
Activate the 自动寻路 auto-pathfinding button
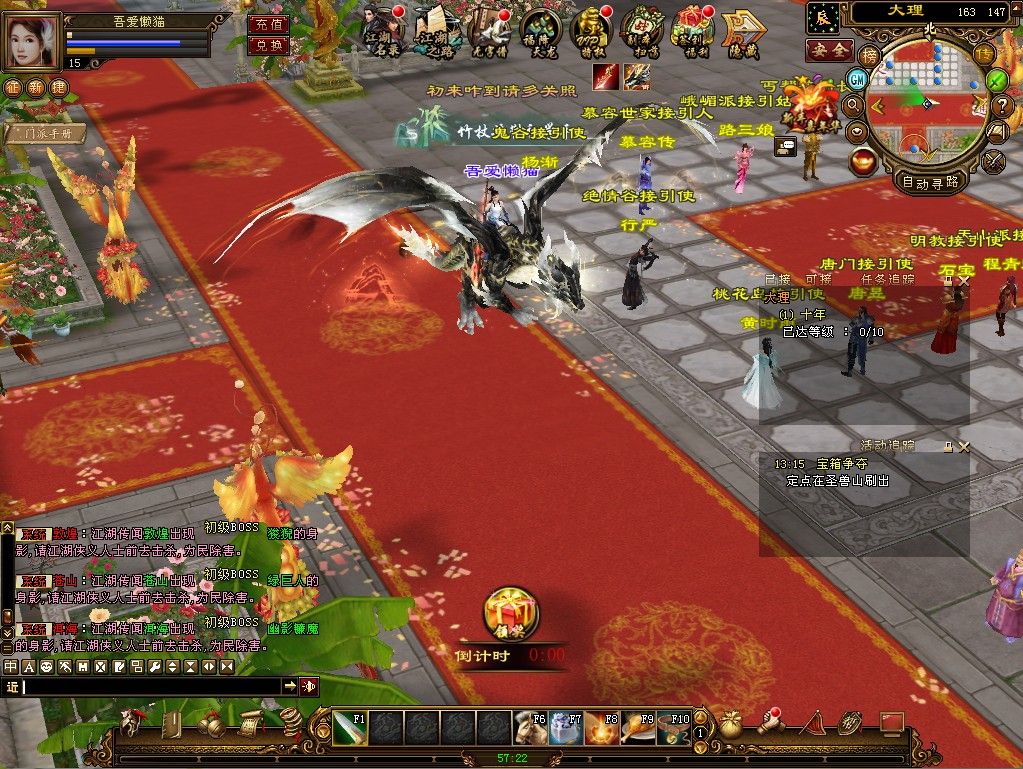930,182
